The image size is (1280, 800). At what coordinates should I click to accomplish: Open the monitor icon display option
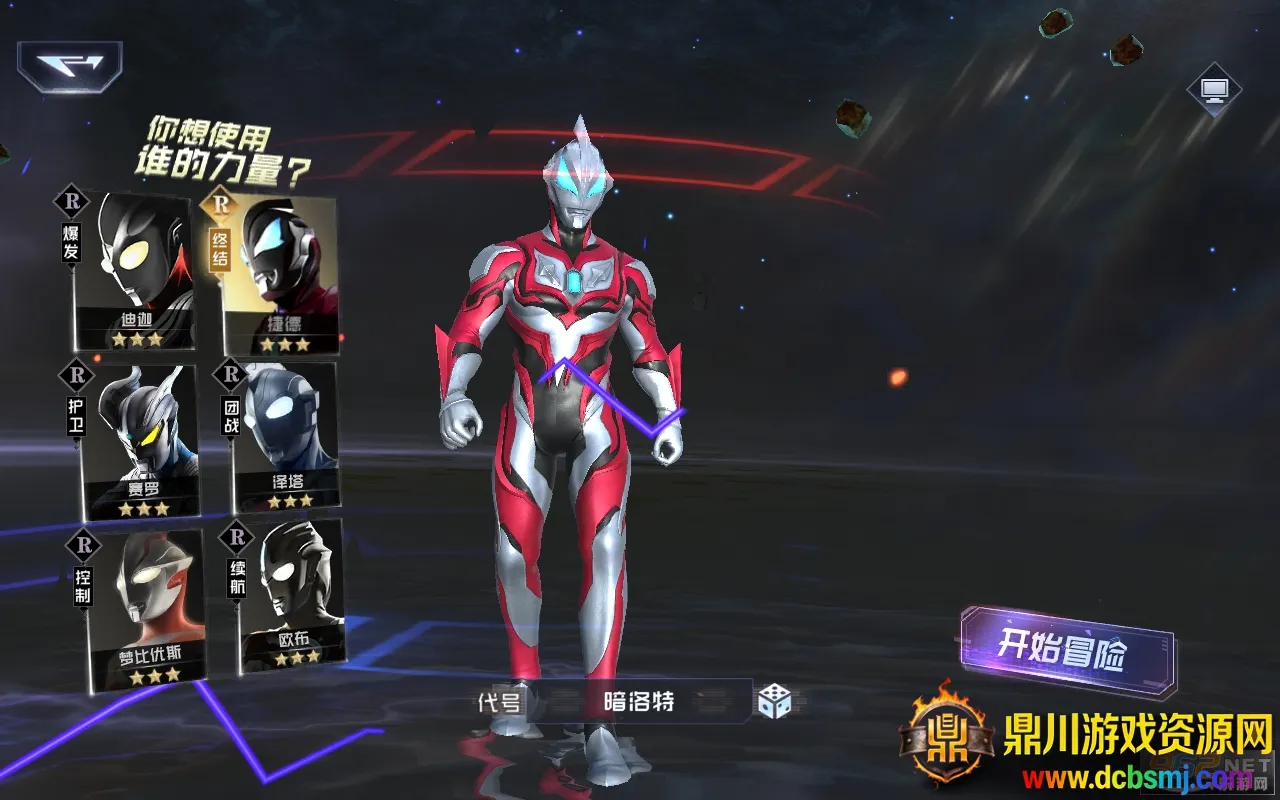1214,90
